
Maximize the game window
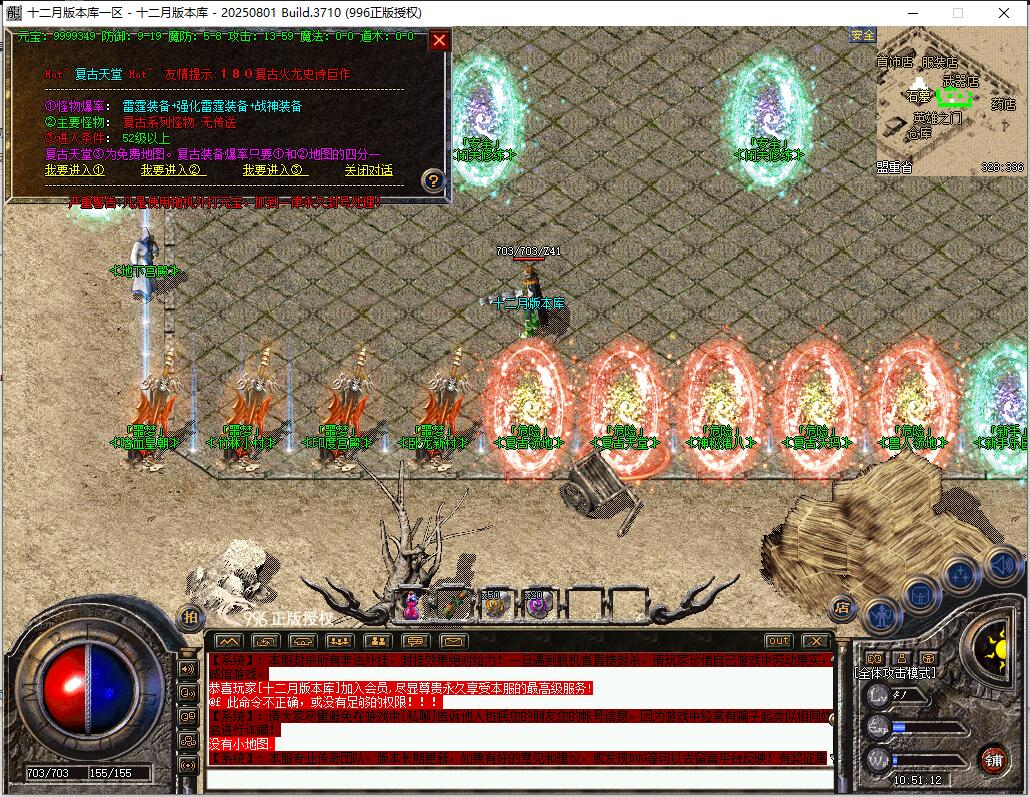[x=957, y=12]
